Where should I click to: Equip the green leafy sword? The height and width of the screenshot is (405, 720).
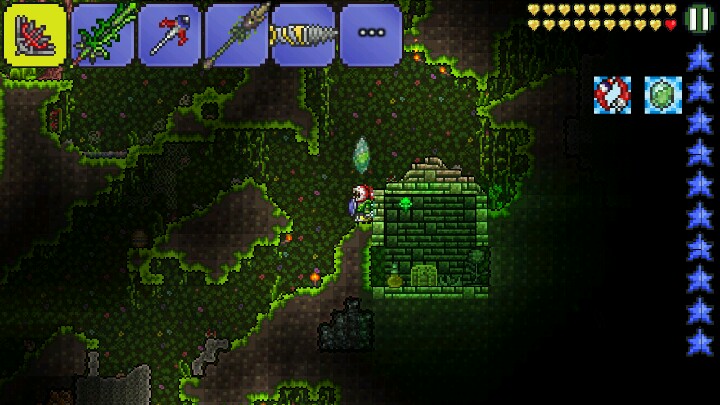click(102, 34)
